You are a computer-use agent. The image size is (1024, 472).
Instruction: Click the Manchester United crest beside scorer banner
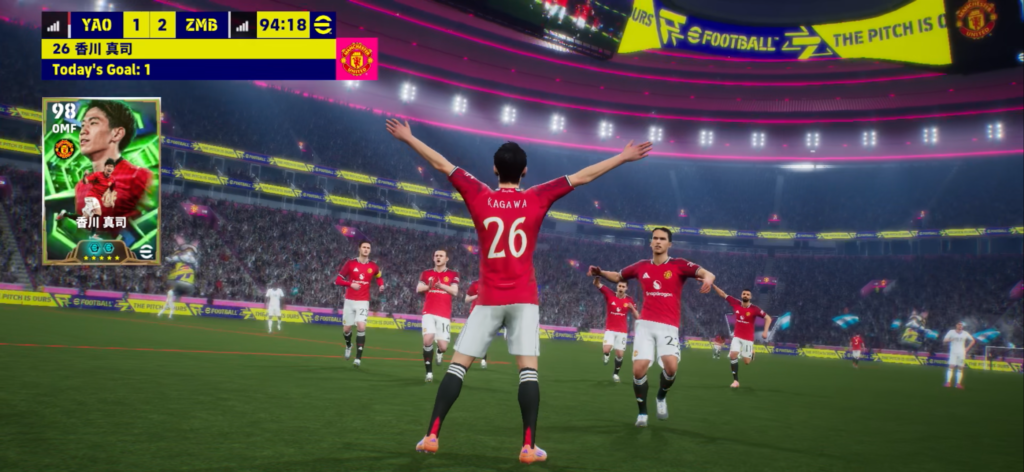(357, 58)
